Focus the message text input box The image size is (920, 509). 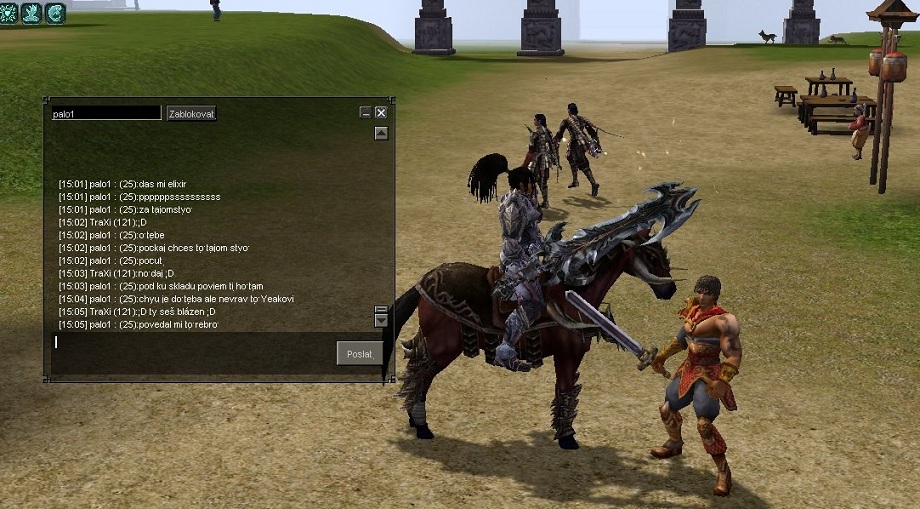pos(190,343)
